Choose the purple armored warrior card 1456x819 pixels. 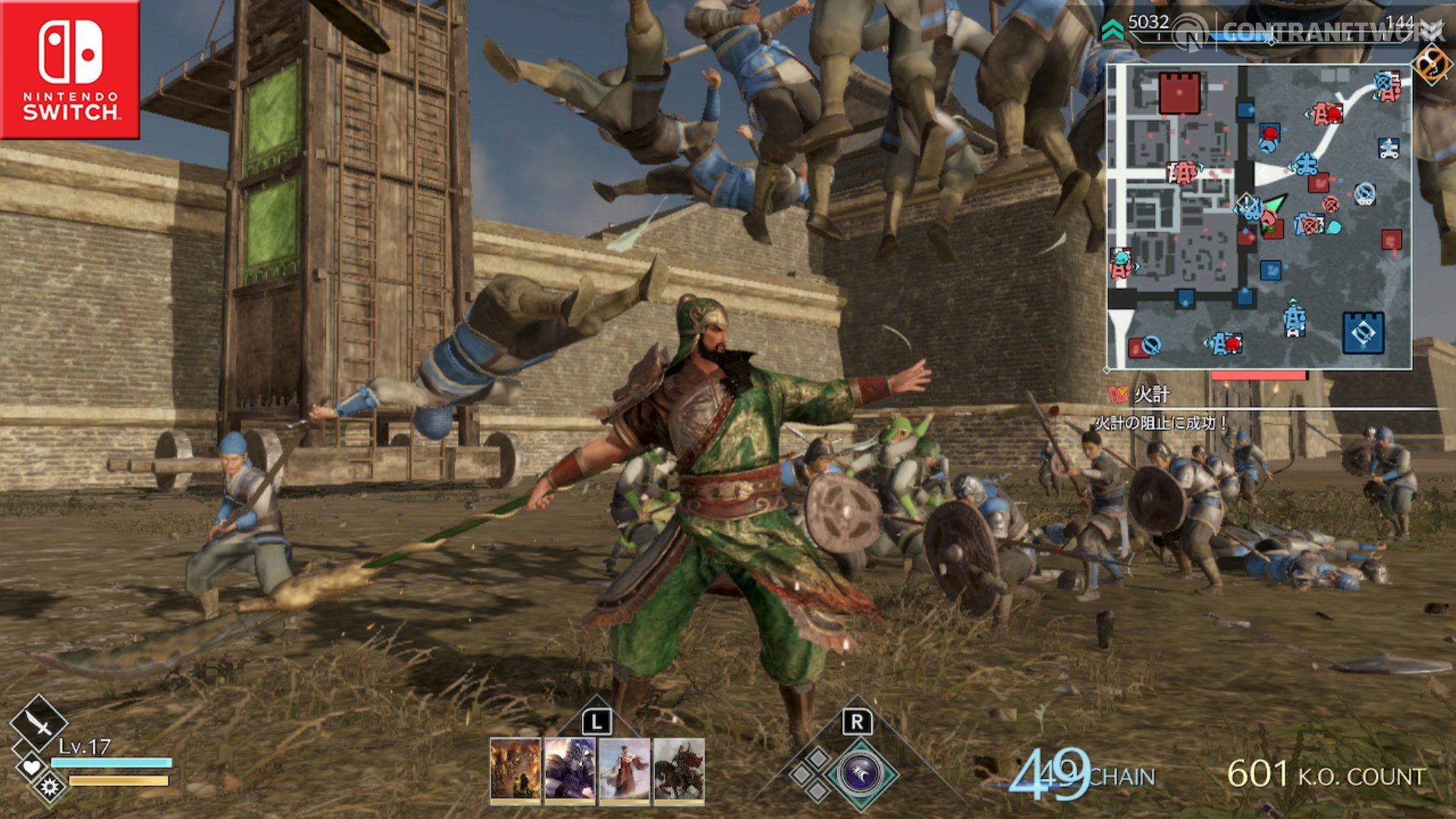pos(570,770)
